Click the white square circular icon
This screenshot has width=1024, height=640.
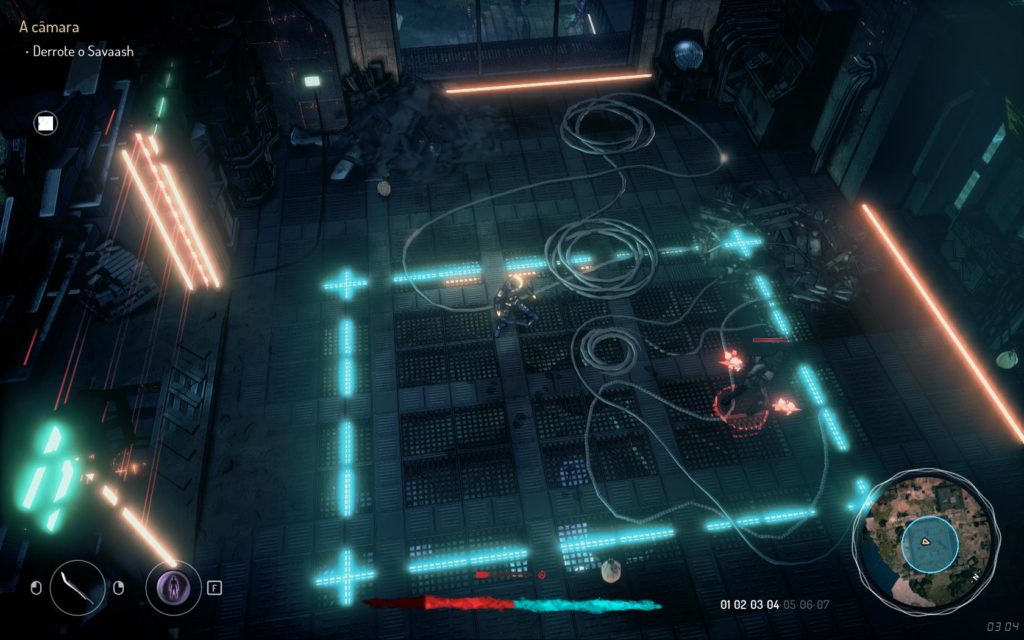[45, 123]
